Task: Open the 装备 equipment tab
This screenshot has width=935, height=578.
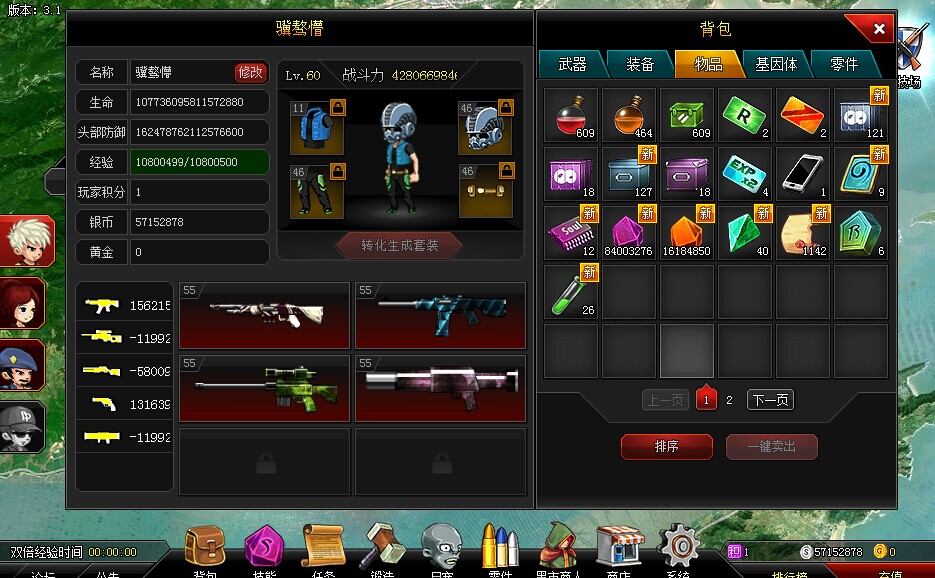Action: click(x=640, y=64)
